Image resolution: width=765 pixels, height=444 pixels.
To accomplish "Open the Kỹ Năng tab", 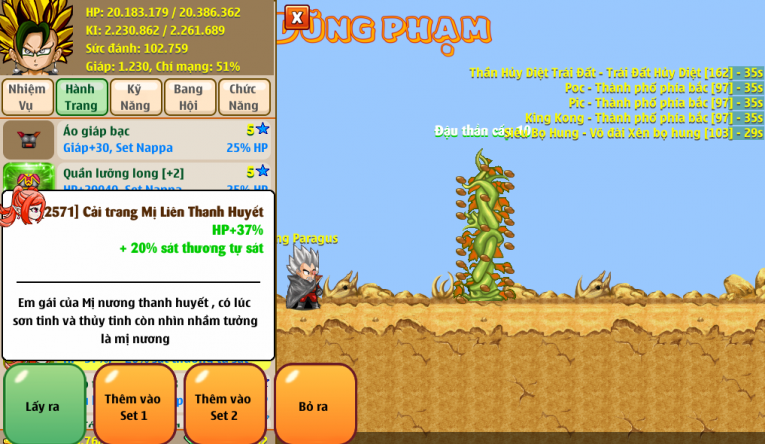I will point(135,97).
